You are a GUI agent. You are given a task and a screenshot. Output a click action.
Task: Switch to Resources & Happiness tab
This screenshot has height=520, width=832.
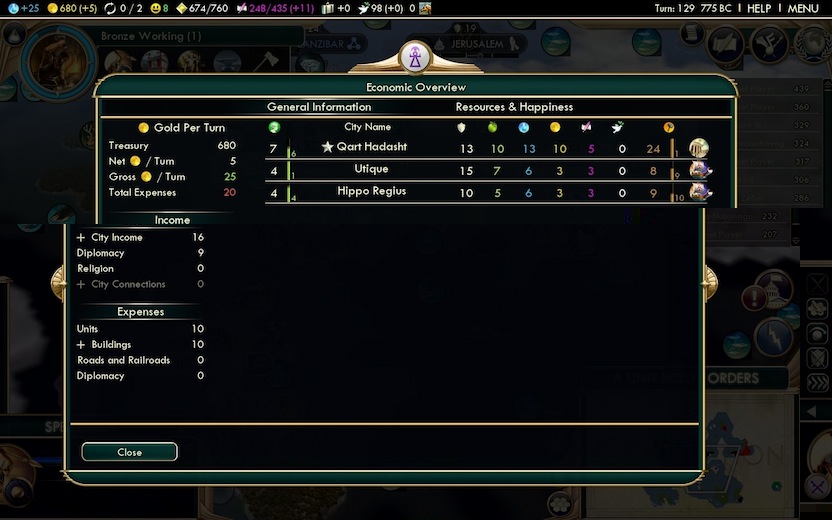click(x=514, y=107)
